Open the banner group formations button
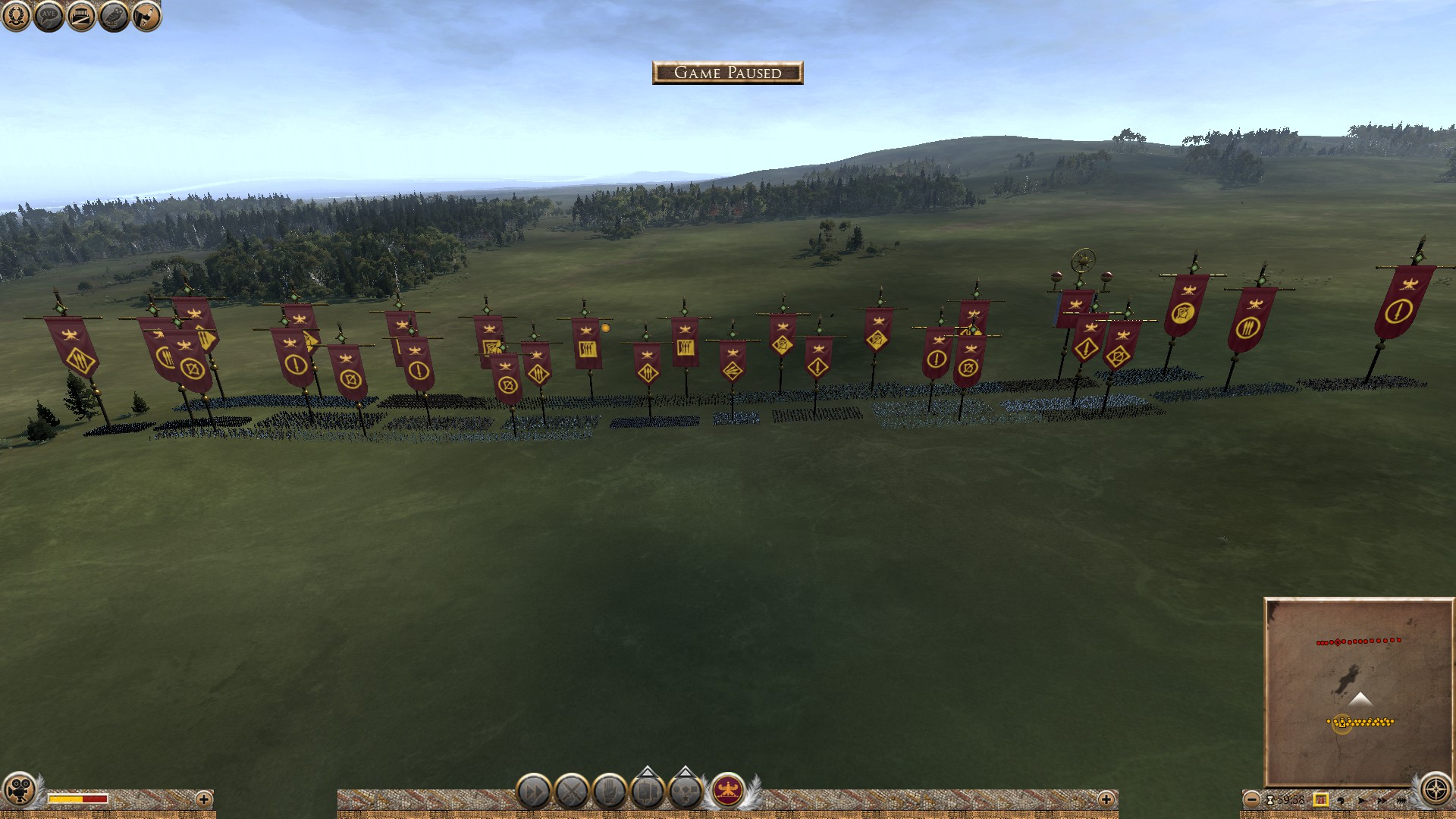1456x819 pixels. pos(648,792)
